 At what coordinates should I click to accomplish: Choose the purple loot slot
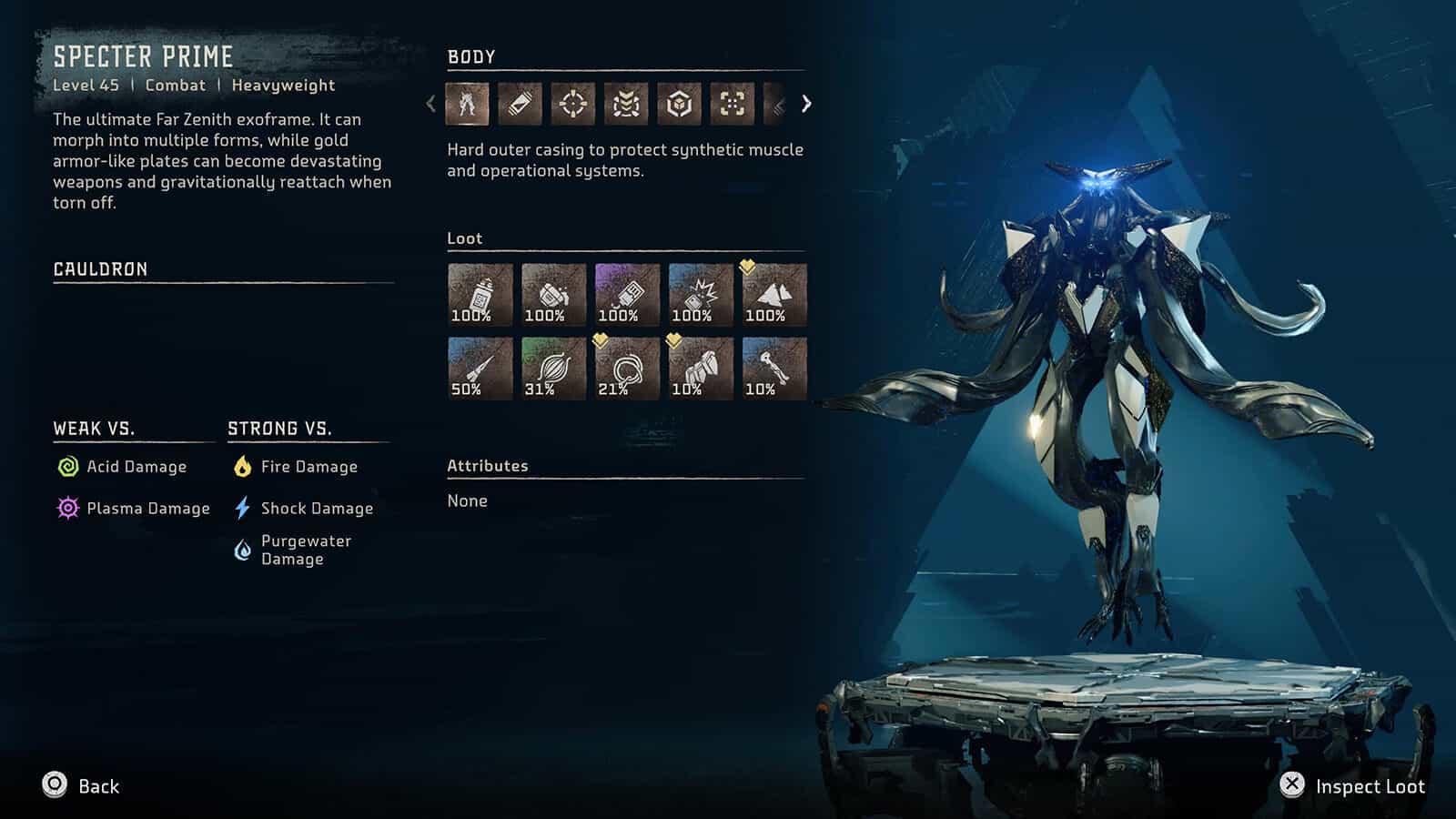point(627,295)
